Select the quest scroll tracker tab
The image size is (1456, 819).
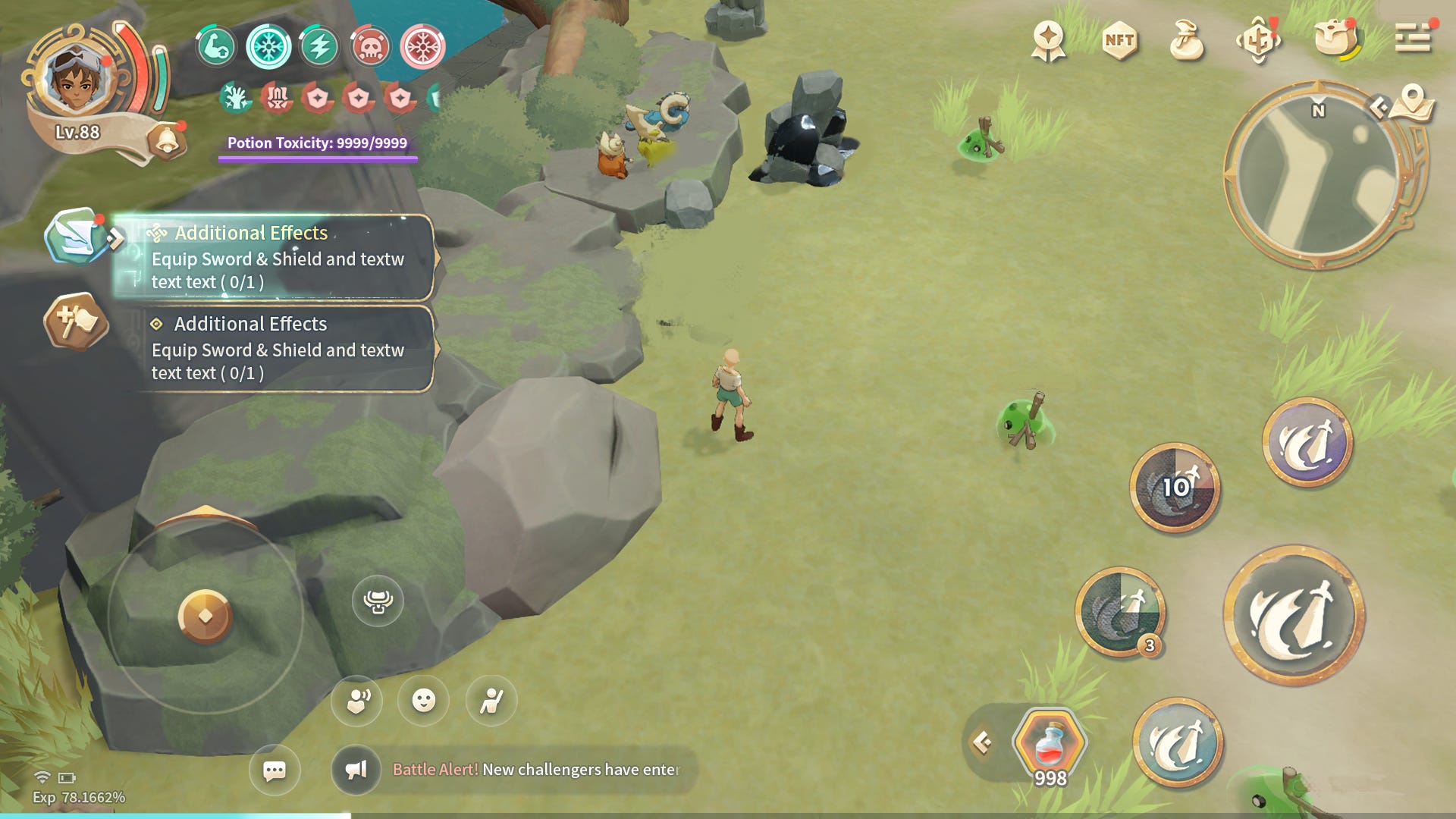coord(74,236)
